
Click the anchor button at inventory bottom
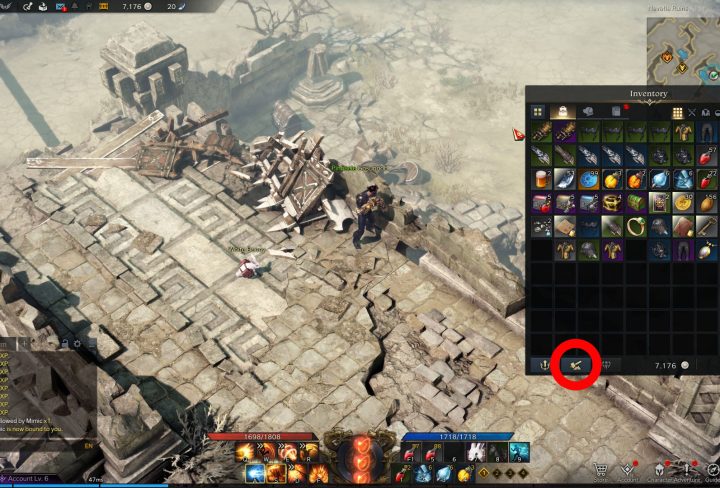click(x=543, y=365)
